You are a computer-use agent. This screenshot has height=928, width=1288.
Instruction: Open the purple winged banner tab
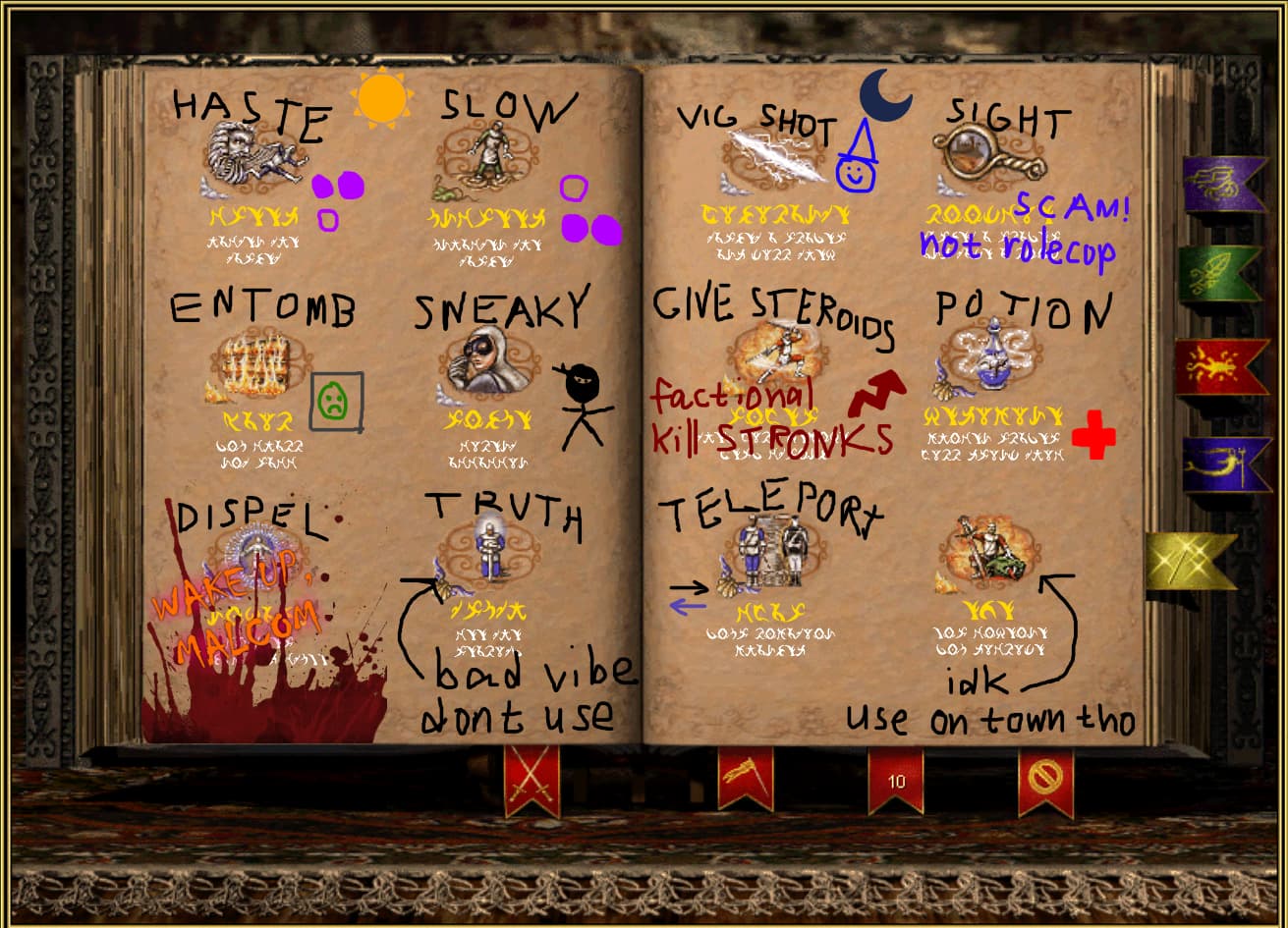pyautogui.click(x=1223, y=184)
